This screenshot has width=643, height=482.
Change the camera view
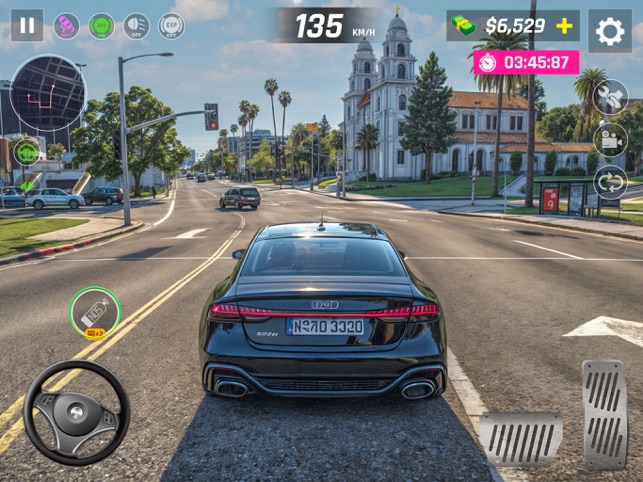point(610,140)
